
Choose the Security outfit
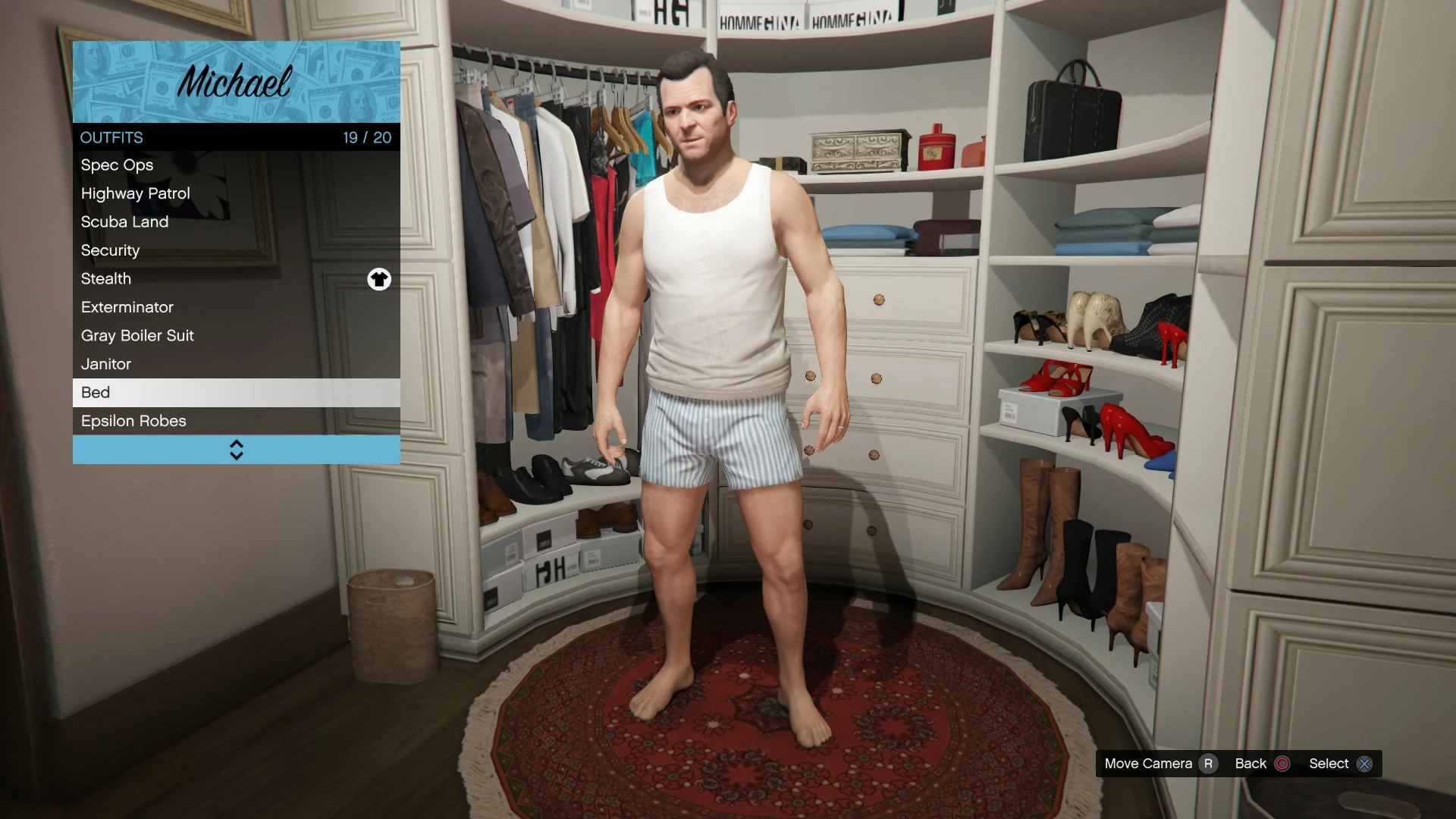click(110, 250)
